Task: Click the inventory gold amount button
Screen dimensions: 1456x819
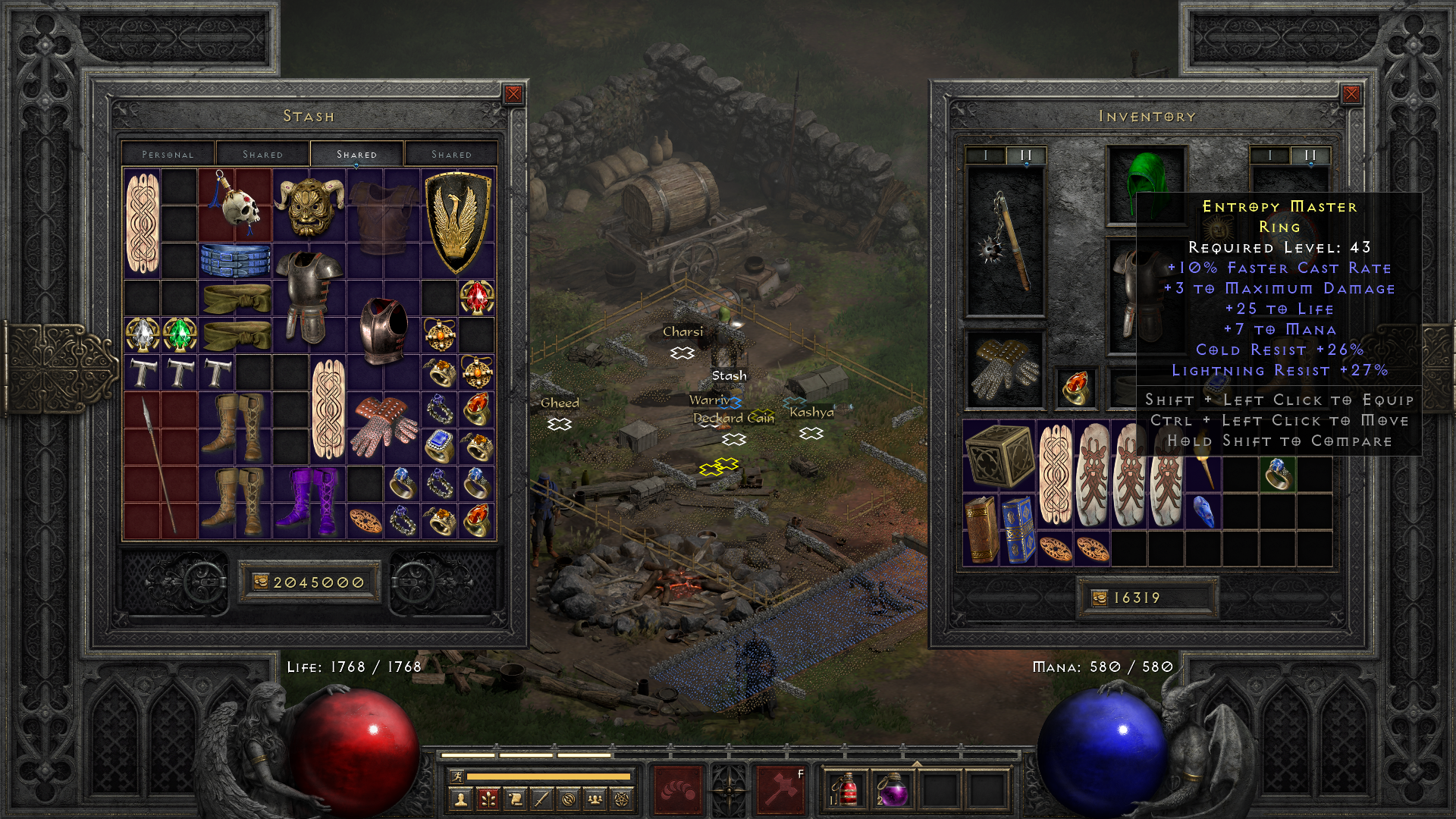Action: (x=1147, y=598)
